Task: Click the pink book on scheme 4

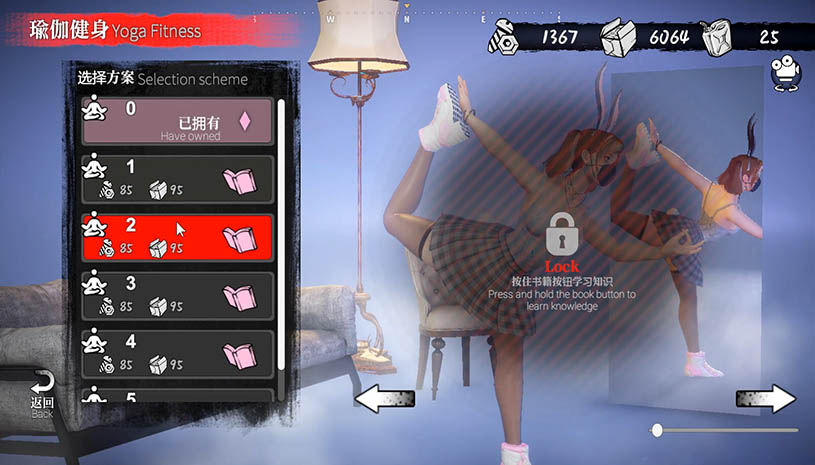Action: (x=239, y=355)
